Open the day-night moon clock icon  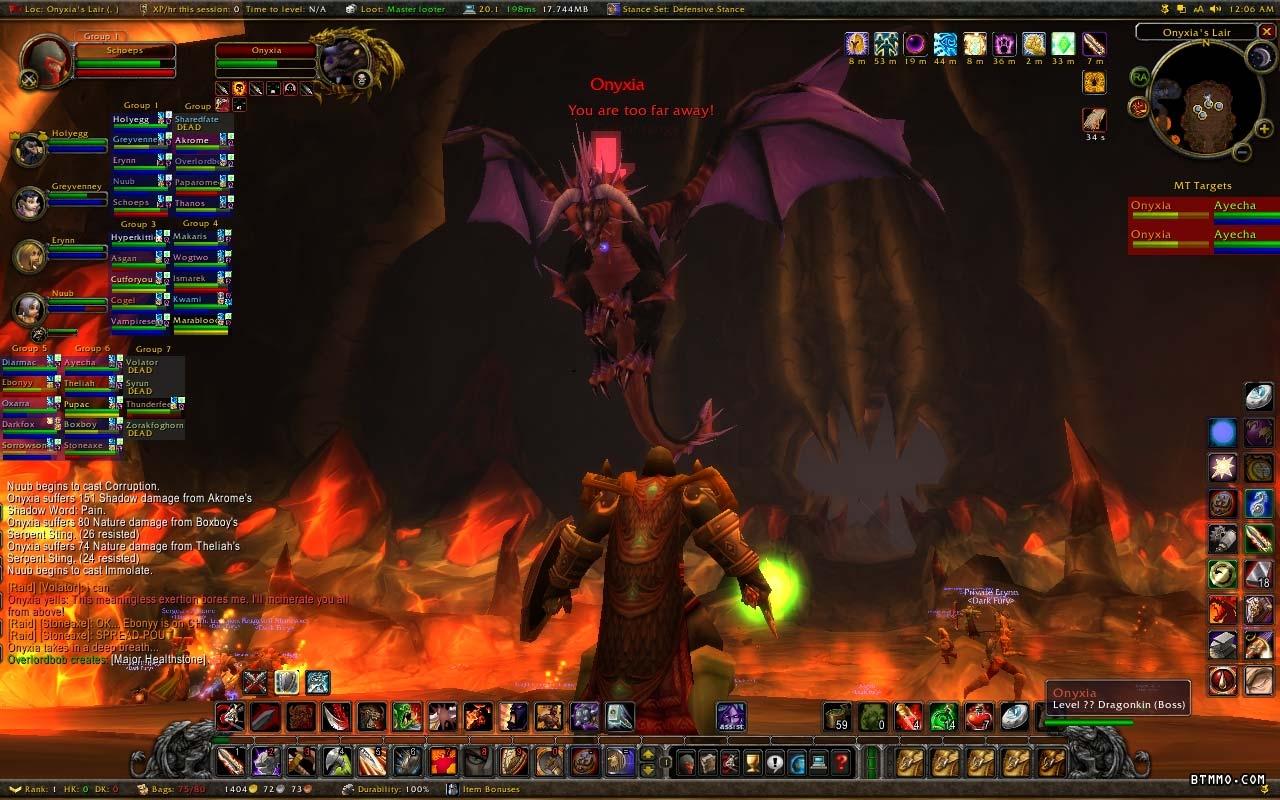(1259, 58)
